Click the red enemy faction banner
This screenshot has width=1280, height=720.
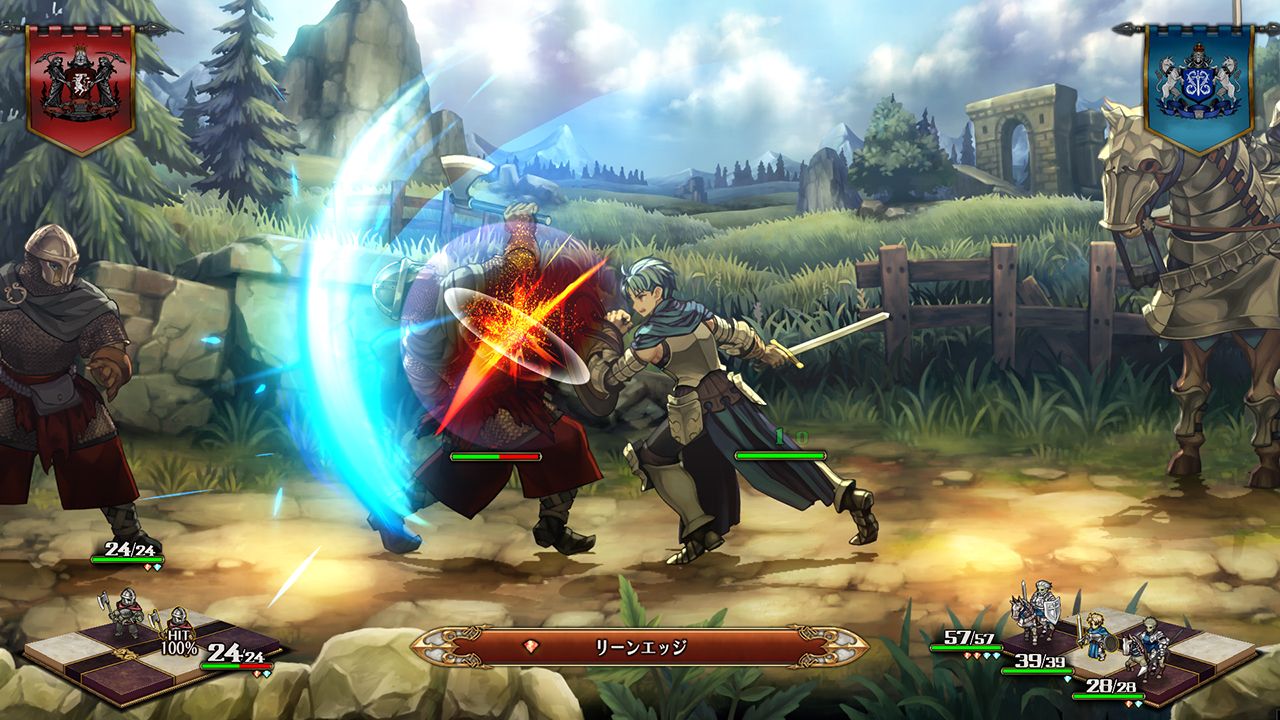pyautogui.click(x=80, y=86)
